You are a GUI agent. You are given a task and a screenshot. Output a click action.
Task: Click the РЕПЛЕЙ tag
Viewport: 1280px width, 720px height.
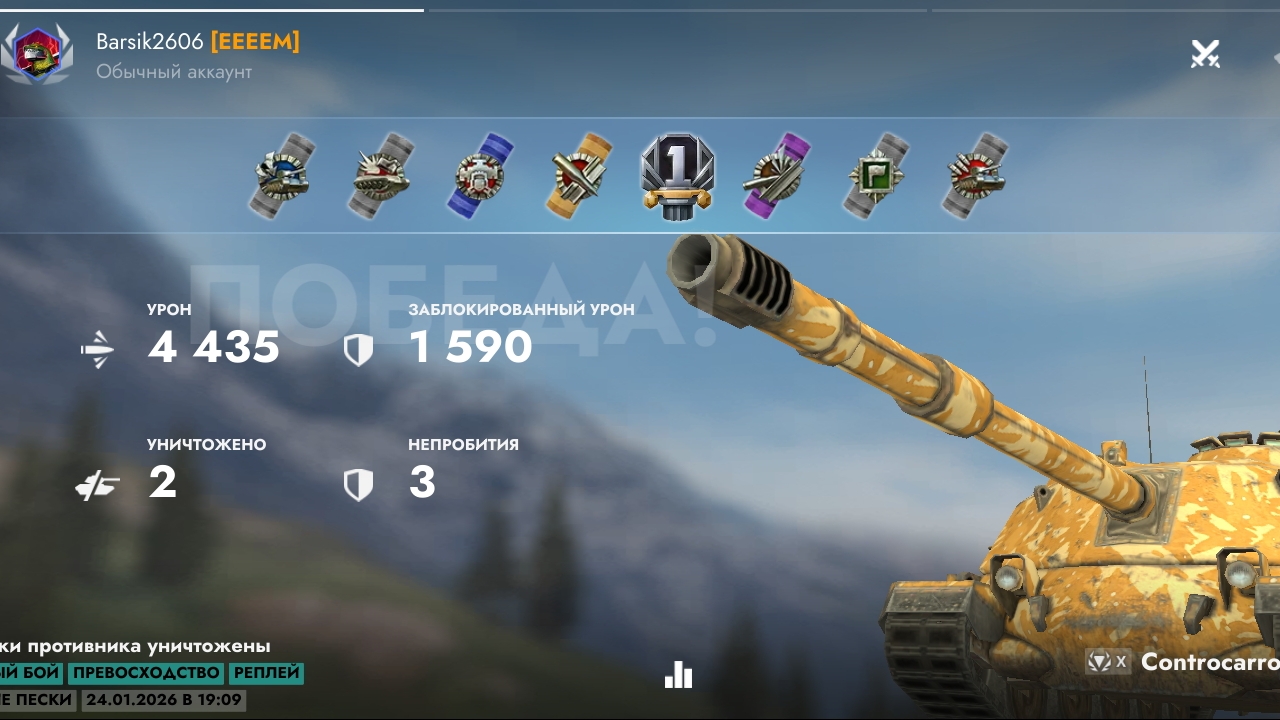(x=266, y=673)
